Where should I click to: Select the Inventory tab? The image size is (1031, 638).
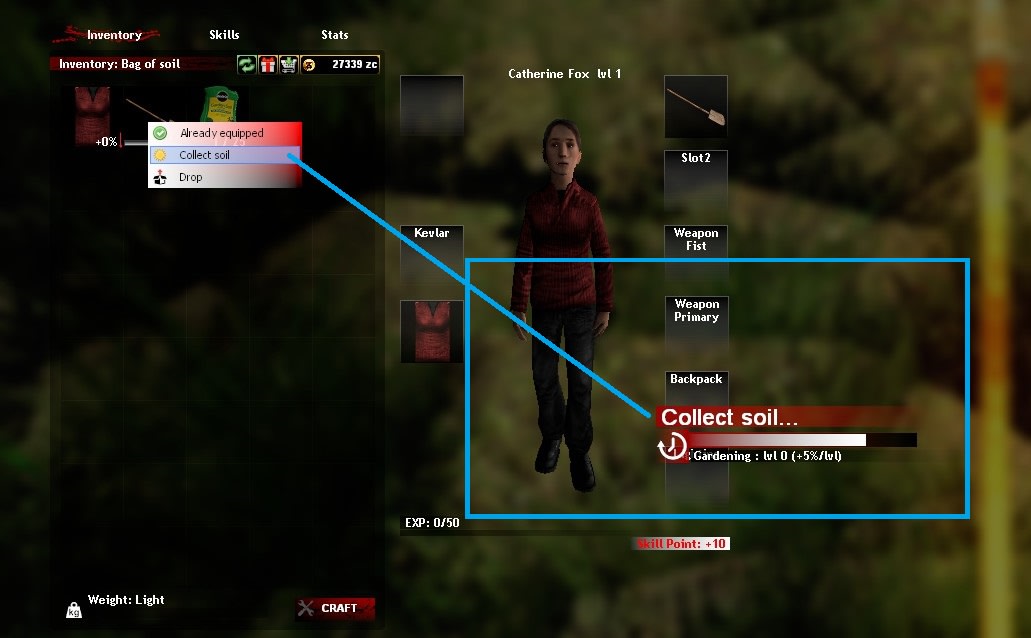pos(114,35)
